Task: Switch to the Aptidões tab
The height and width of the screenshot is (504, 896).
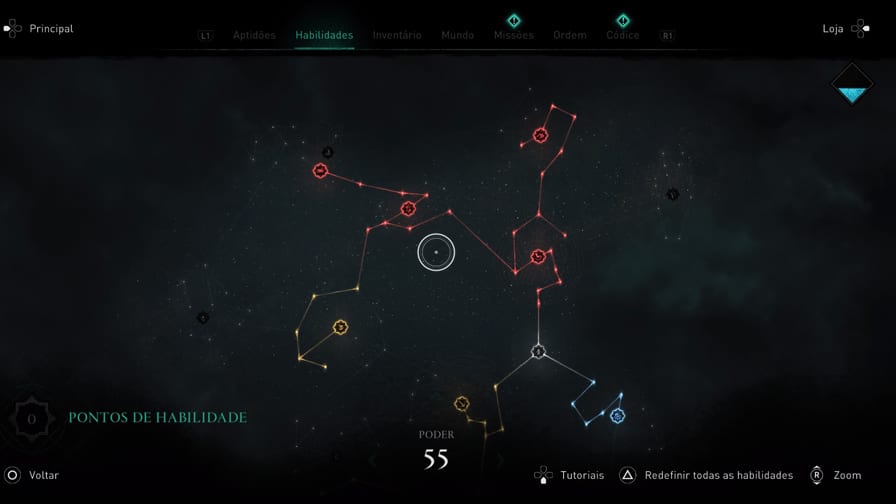Action: (x=254, y=35)
